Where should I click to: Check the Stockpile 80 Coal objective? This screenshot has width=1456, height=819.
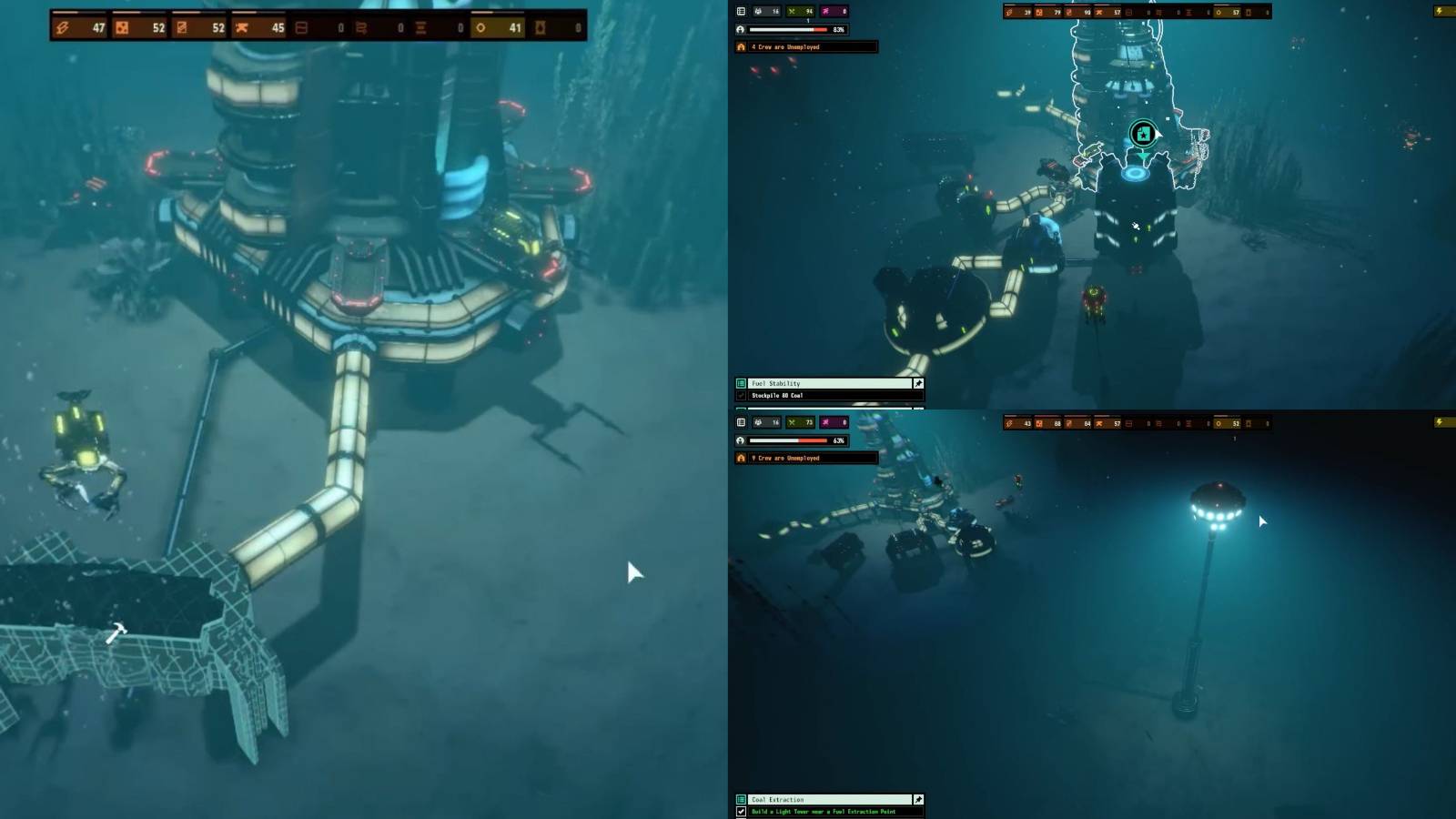[x=739, y=396]
